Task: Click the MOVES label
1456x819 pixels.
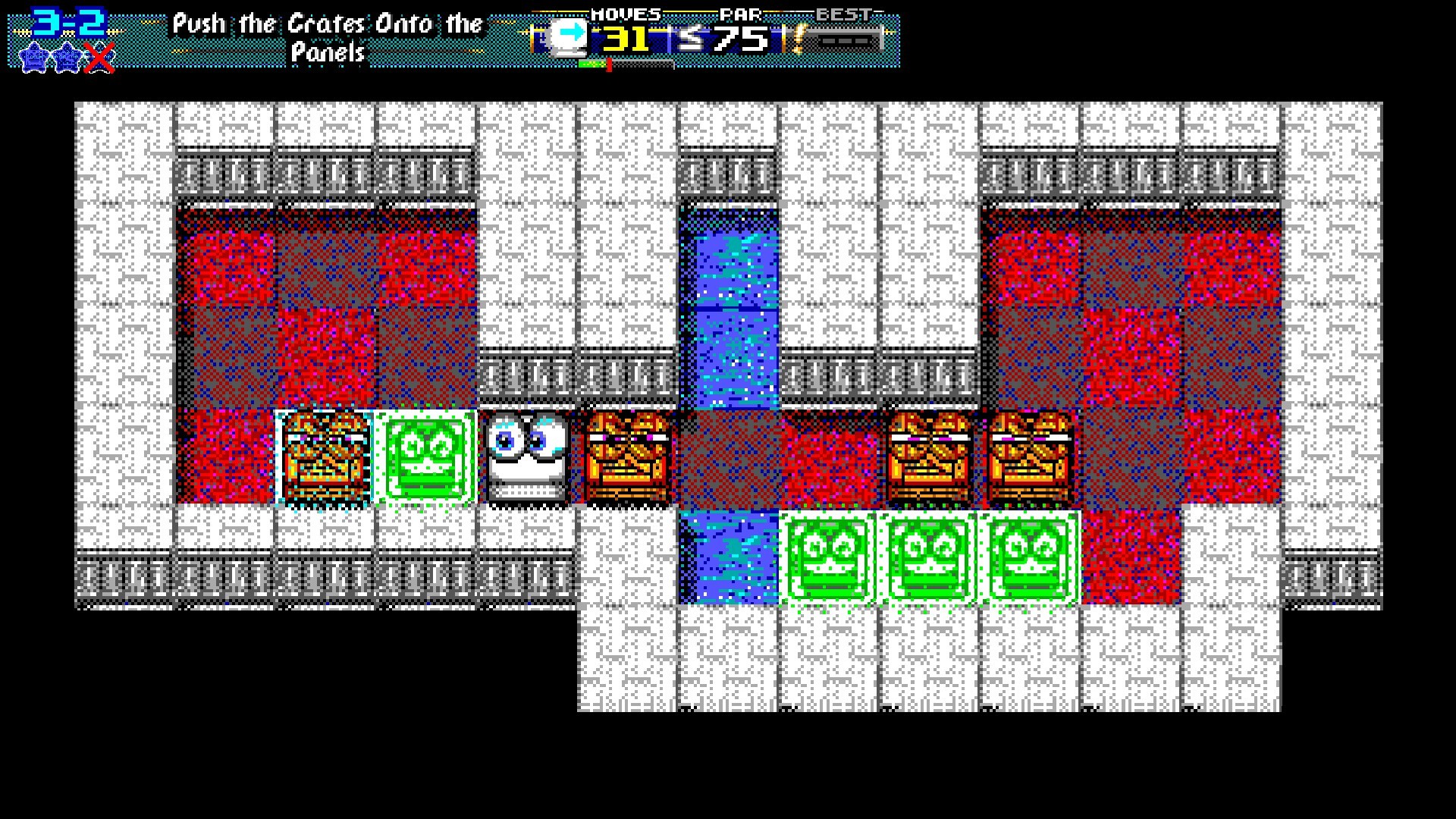Action: [x=624, y=13]
